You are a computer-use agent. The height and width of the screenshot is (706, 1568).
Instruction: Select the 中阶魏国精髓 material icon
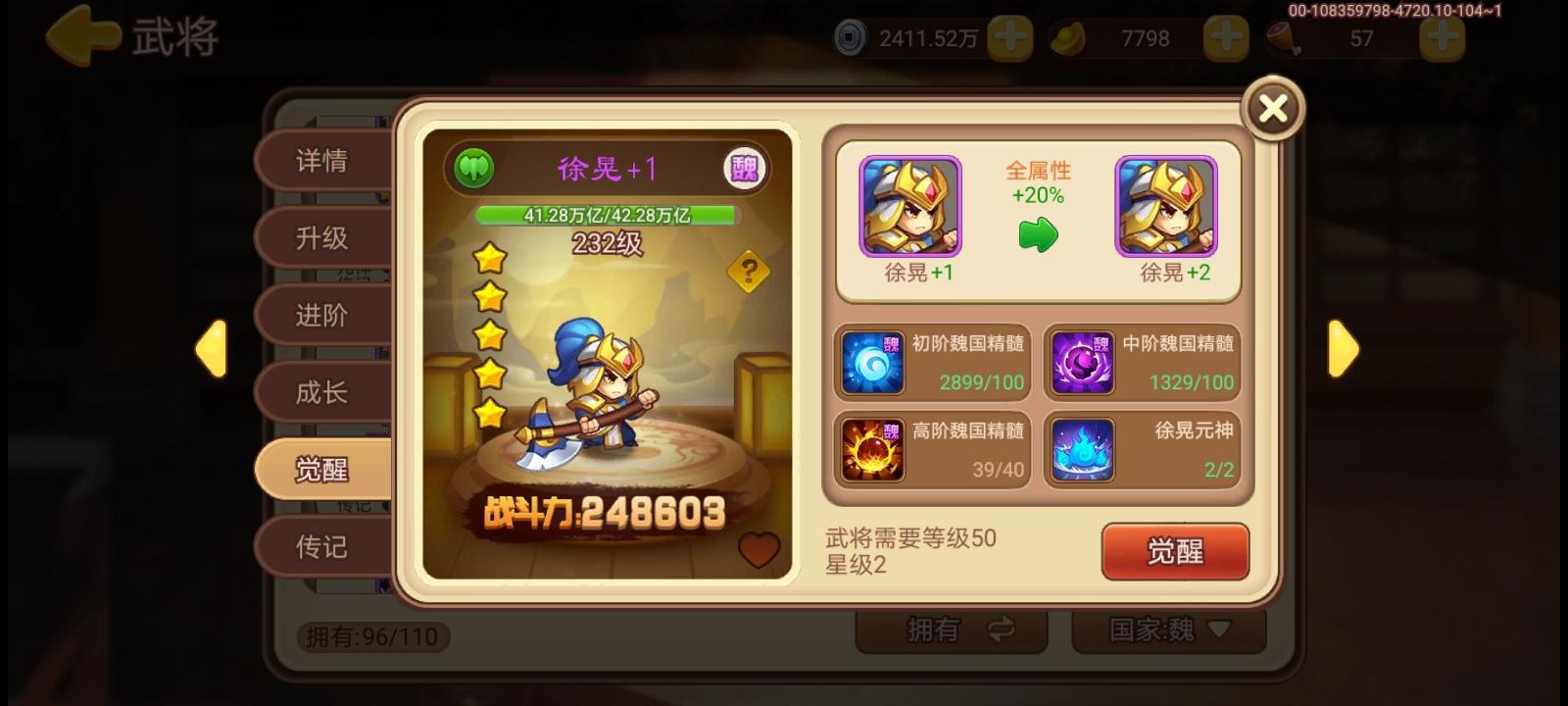pos(1081,362)
